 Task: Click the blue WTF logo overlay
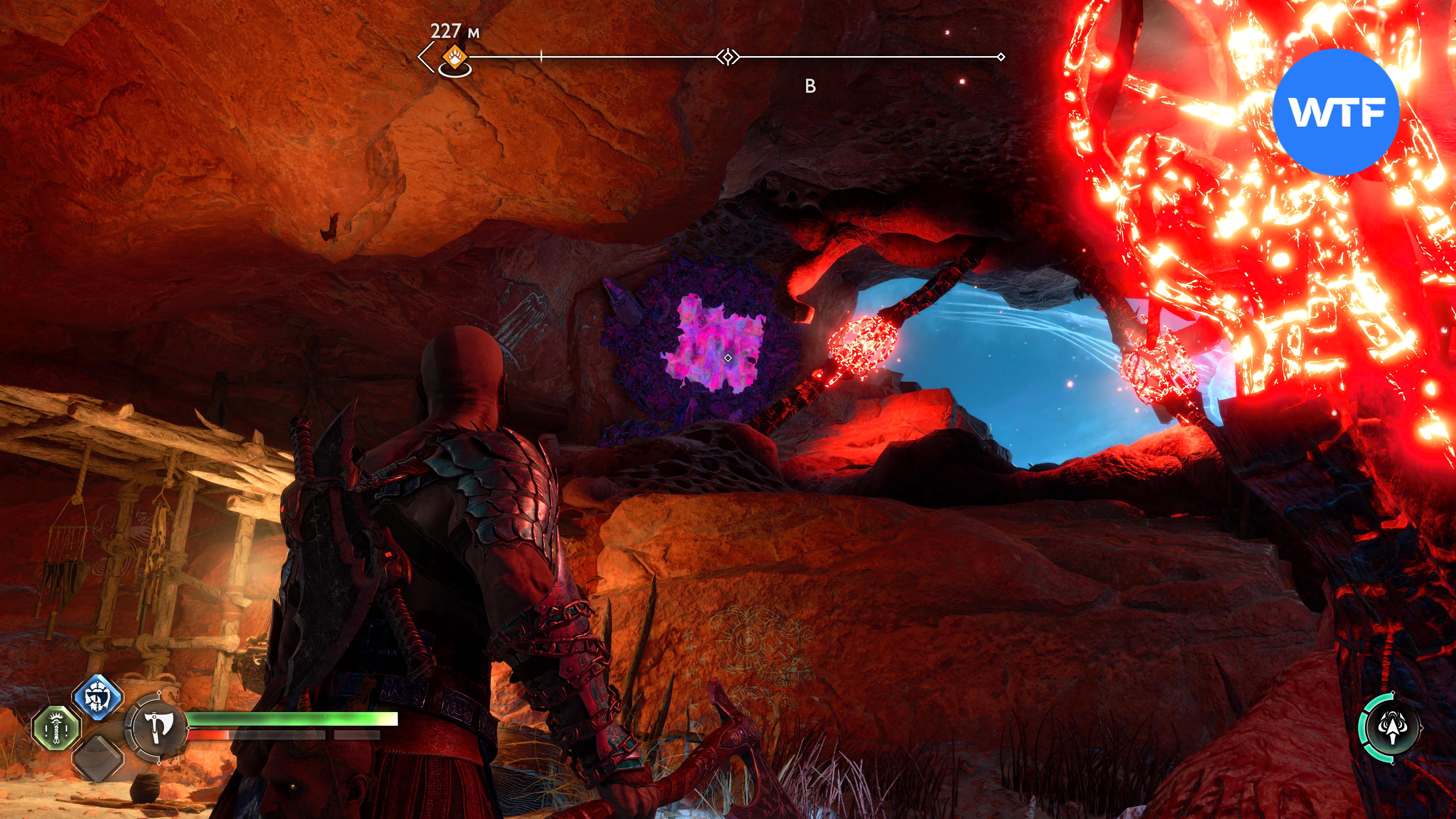[1335, 112]
